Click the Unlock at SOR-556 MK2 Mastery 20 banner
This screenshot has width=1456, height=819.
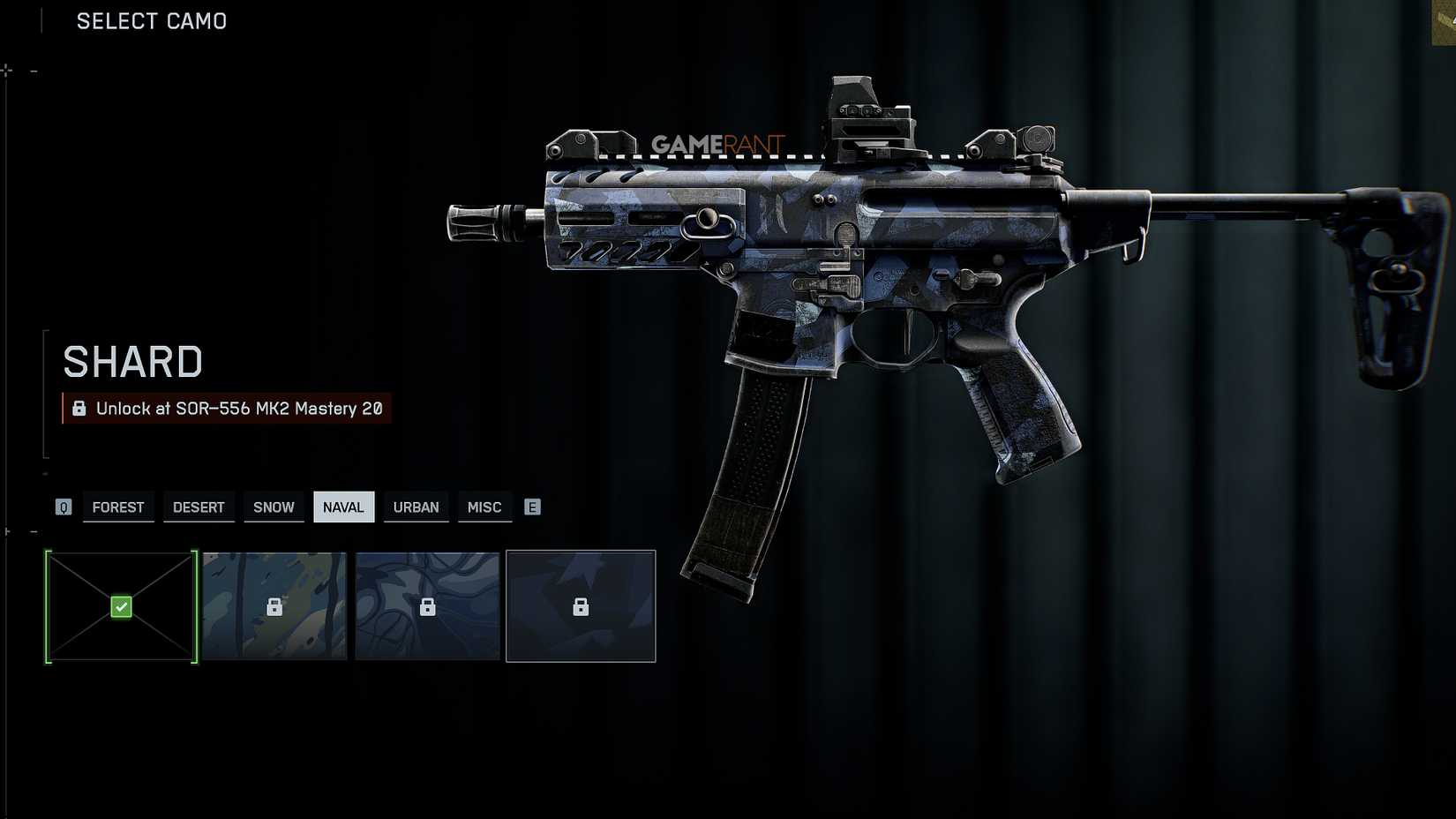click(226, 408)
